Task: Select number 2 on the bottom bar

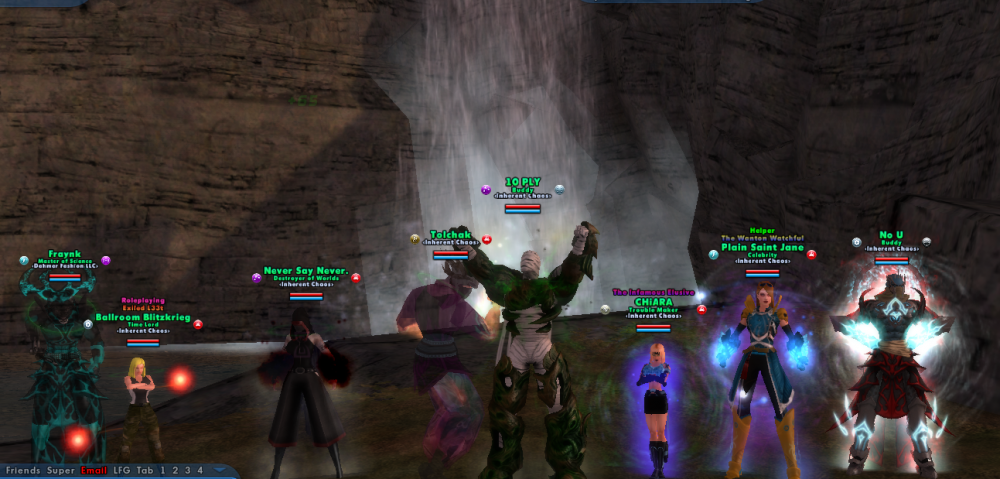Action: (175, 470)
